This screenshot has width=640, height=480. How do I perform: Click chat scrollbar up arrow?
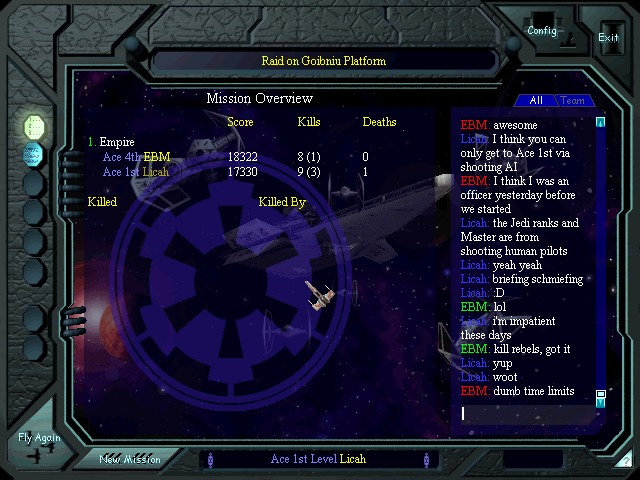coord(601,123)
